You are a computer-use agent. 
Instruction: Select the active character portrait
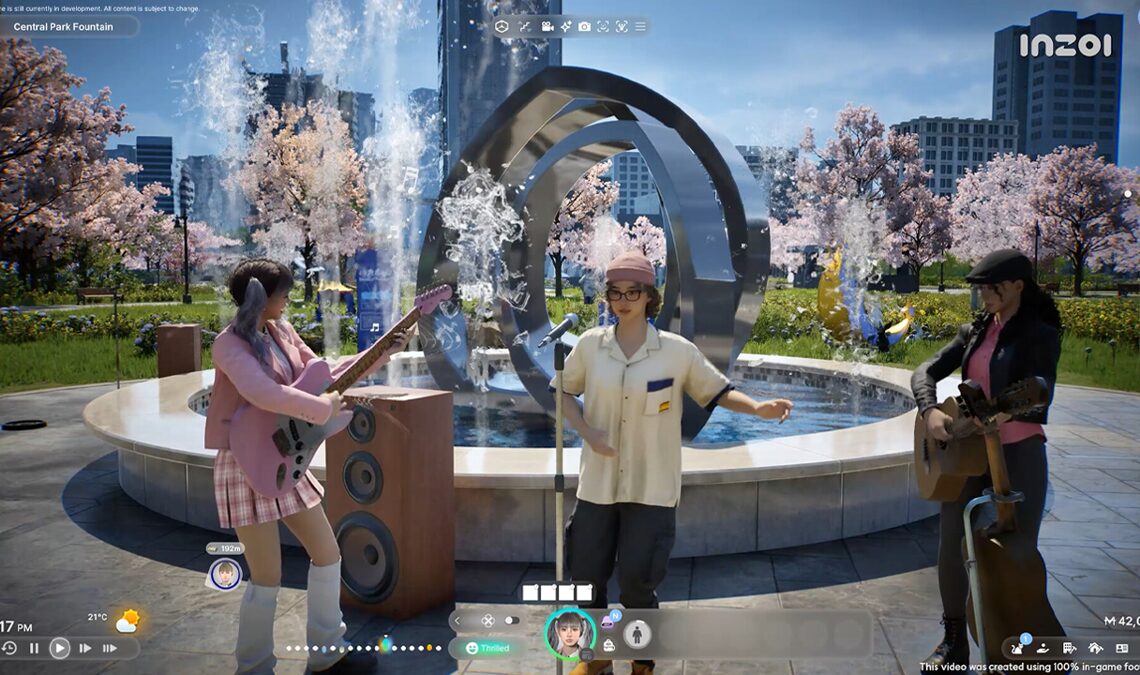[570, 633]
